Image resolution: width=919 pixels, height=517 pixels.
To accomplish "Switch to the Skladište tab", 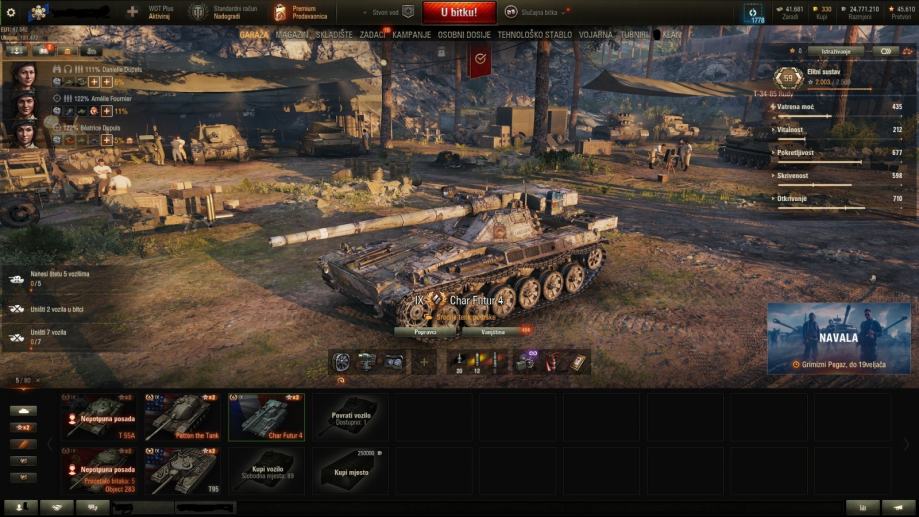I will point(334,34).
